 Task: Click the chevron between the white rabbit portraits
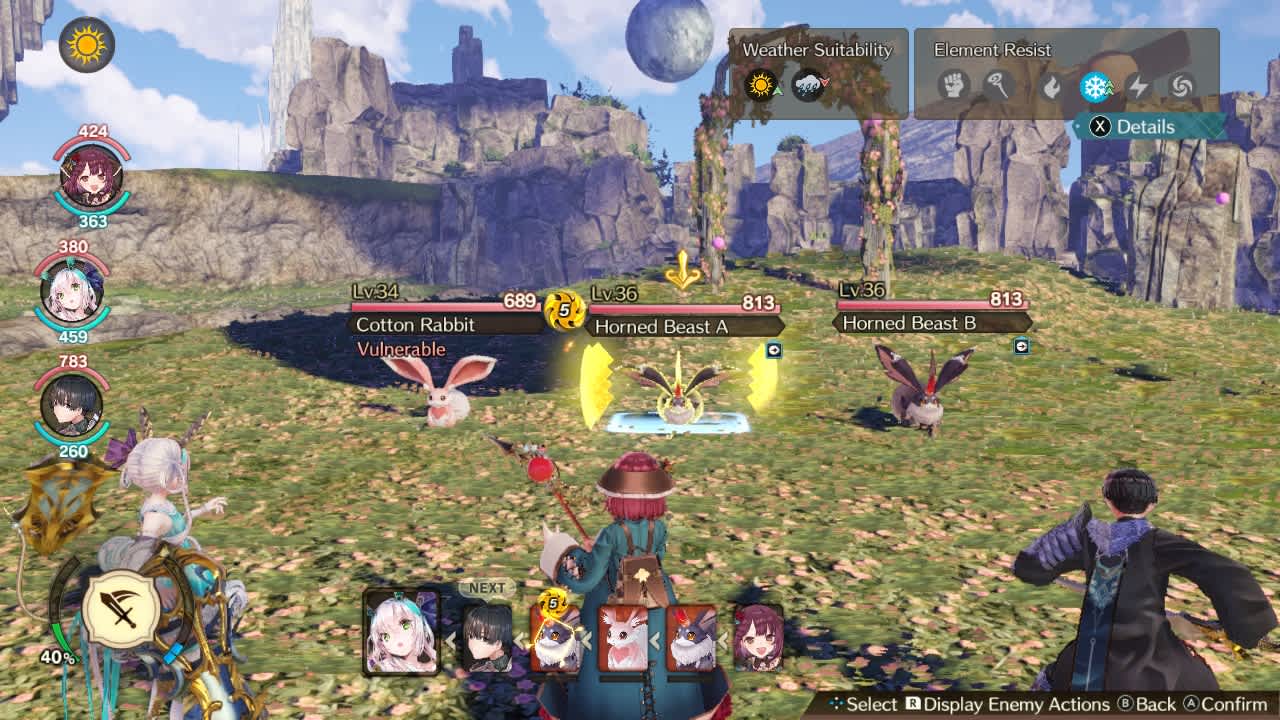click(655, 640)
